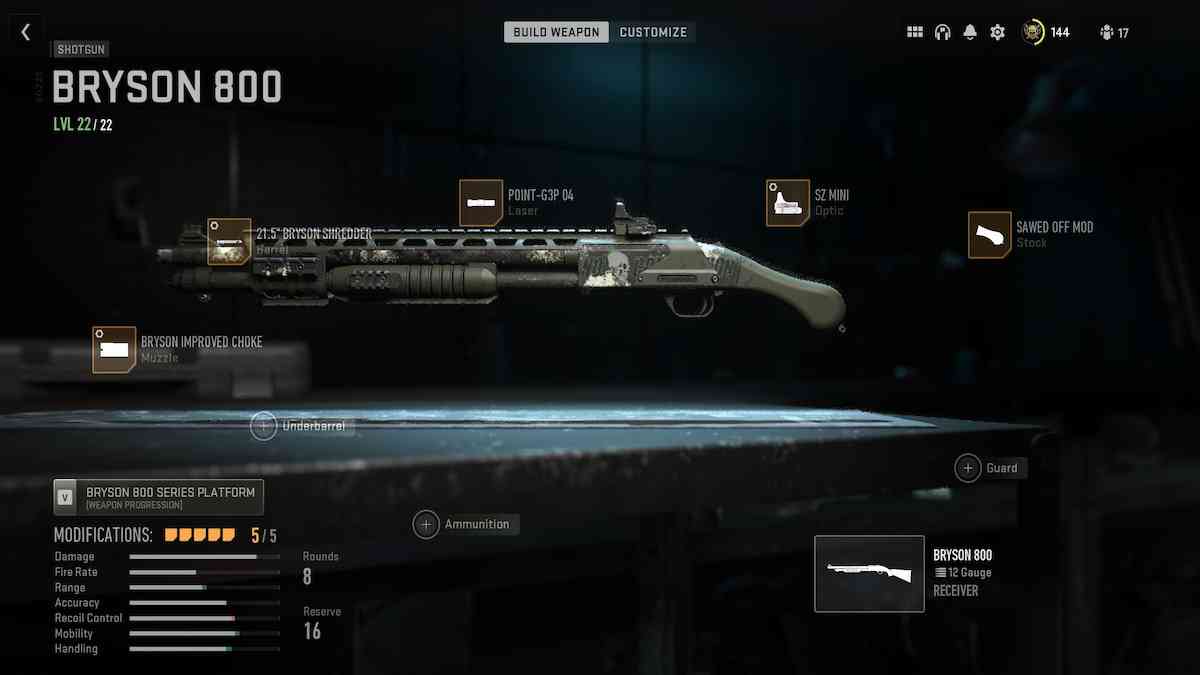Click the player rank emblem
This screenshot has height=675, width=1200.
(x=1033, y=32)
